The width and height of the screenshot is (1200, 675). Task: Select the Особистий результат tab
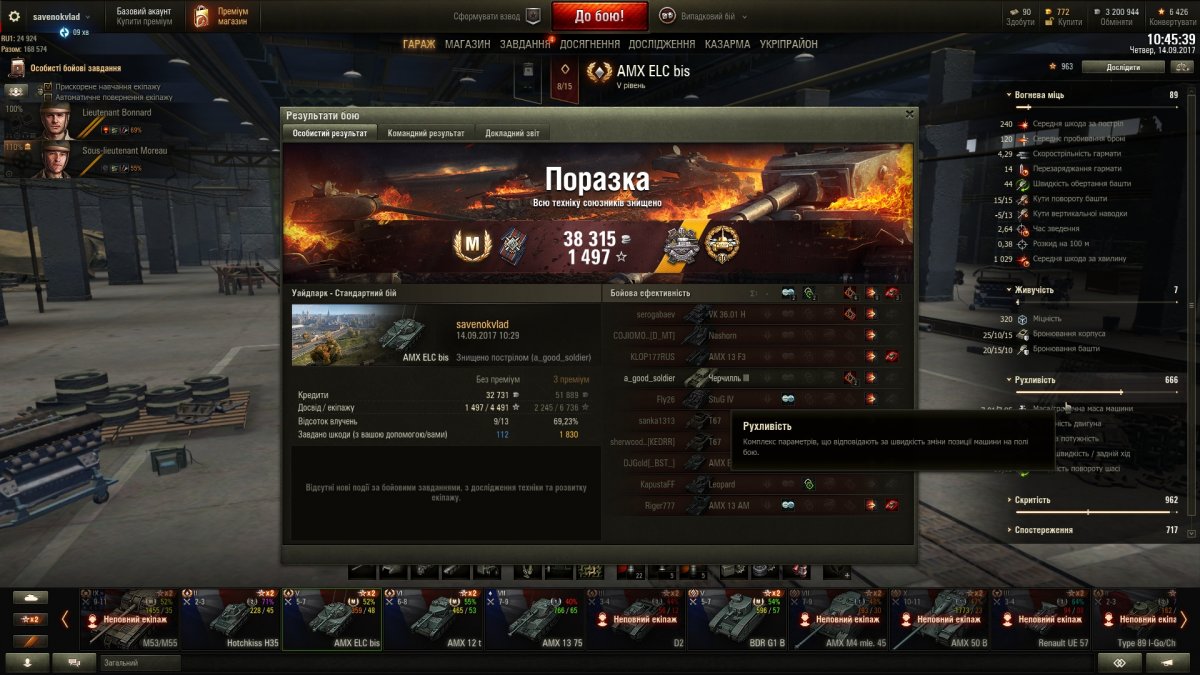[330, 133]
